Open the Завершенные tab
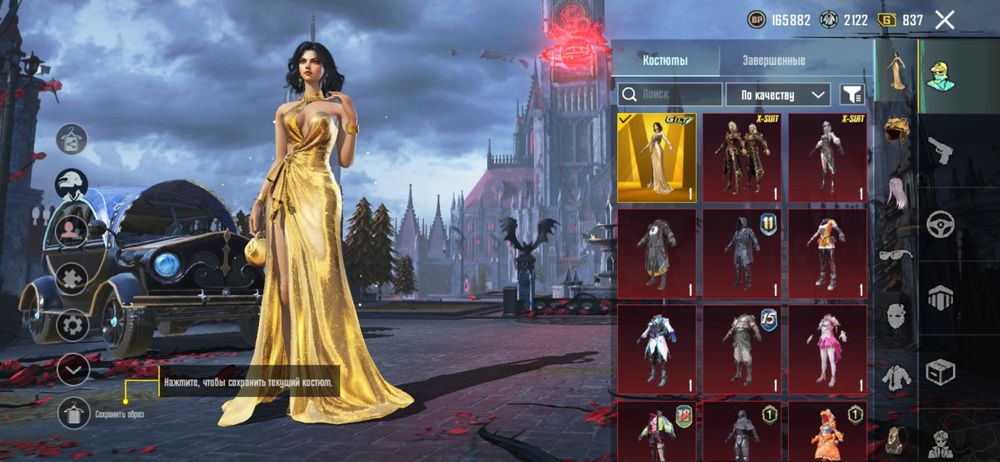The width and height of the screenshot is (1000, 462). (773, 60)
